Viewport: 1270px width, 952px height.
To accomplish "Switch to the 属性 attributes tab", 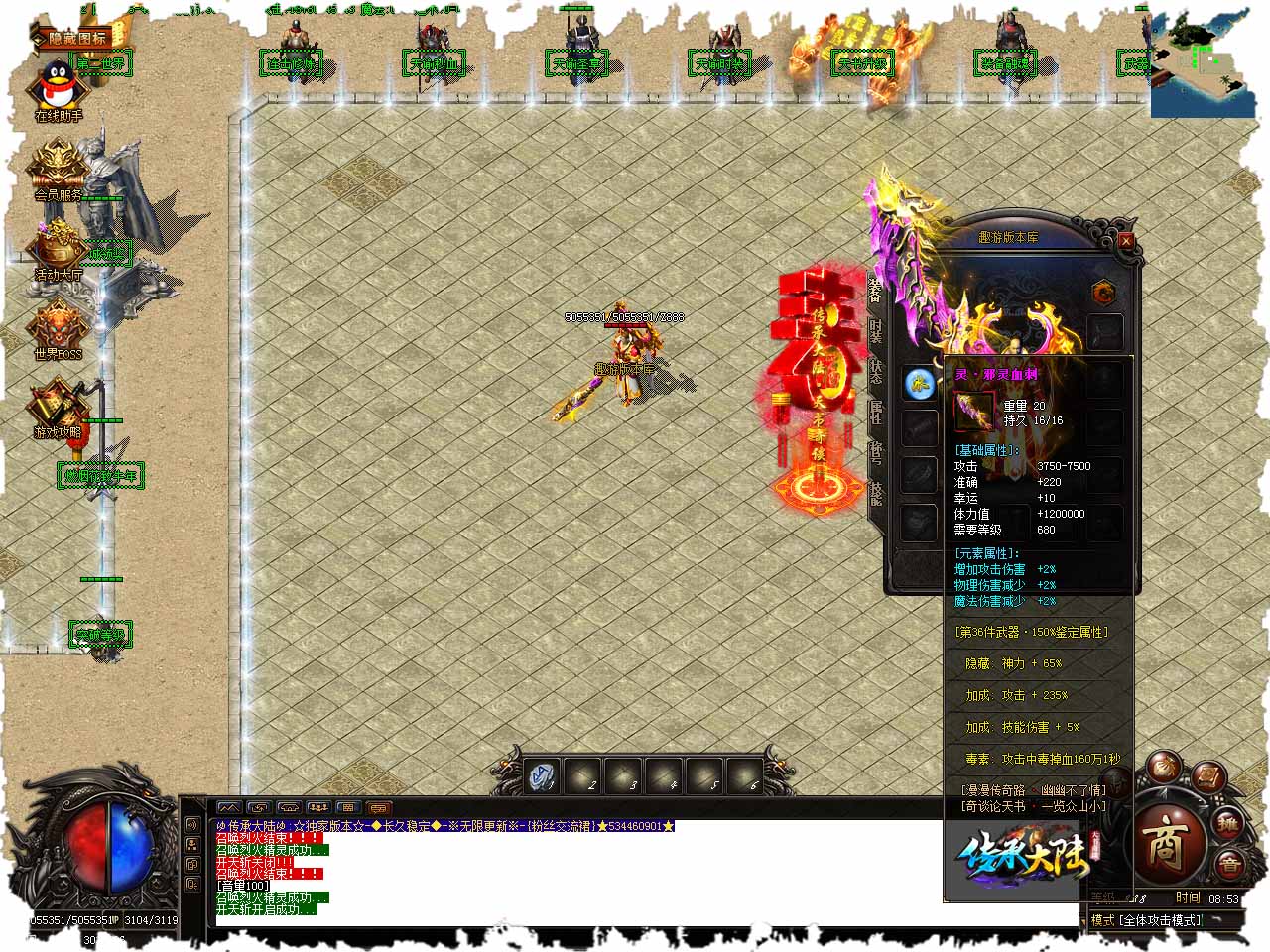I will pyautogui.click(x=876, y=413).
